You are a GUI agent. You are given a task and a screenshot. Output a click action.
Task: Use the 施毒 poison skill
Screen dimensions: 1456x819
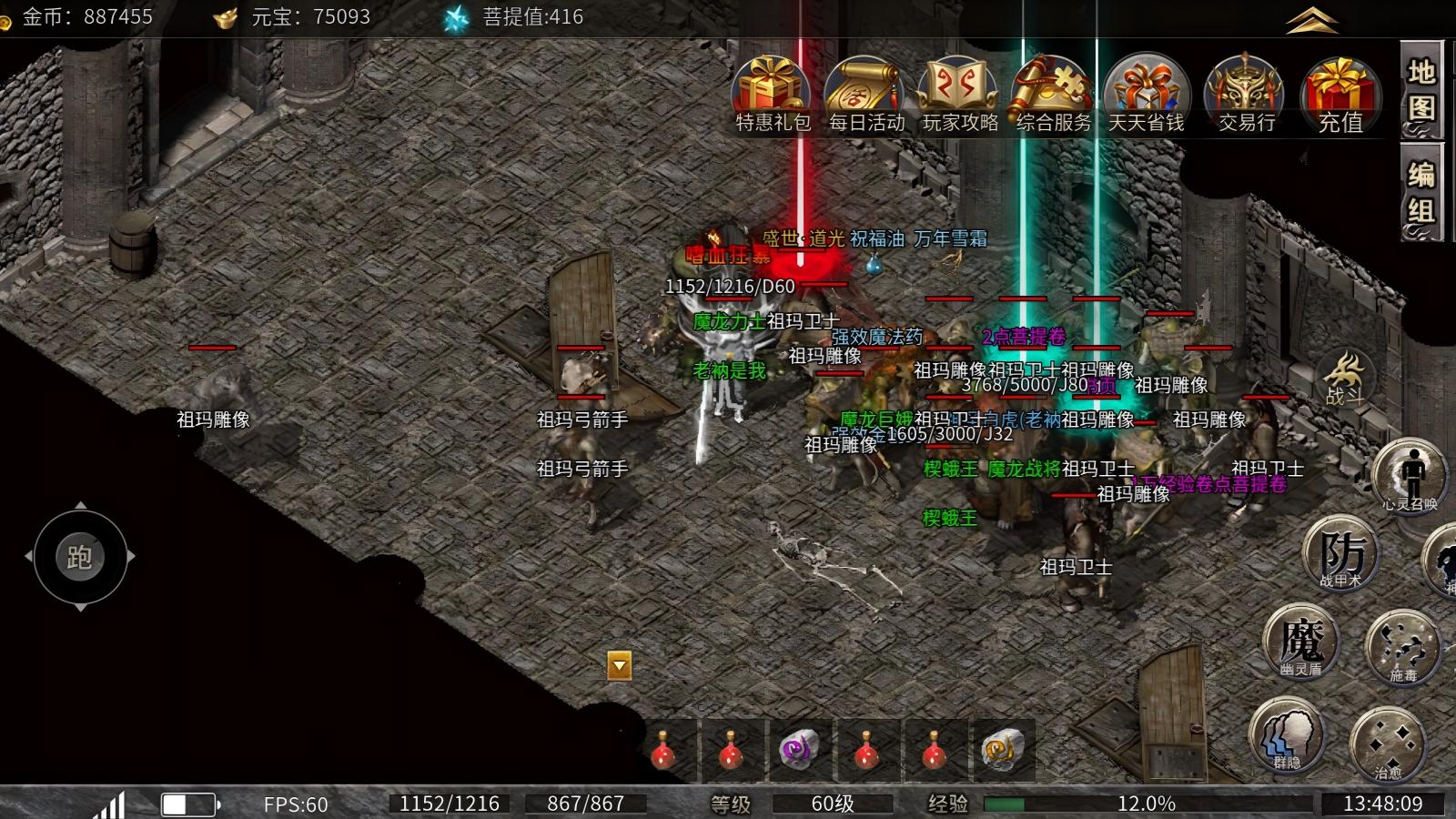[1402, 646]
